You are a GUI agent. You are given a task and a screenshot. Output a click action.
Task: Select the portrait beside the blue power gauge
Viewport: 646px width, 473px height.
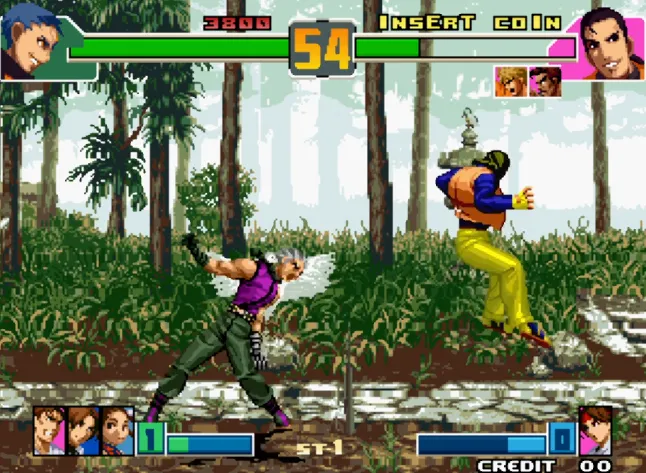pos(597,431)
